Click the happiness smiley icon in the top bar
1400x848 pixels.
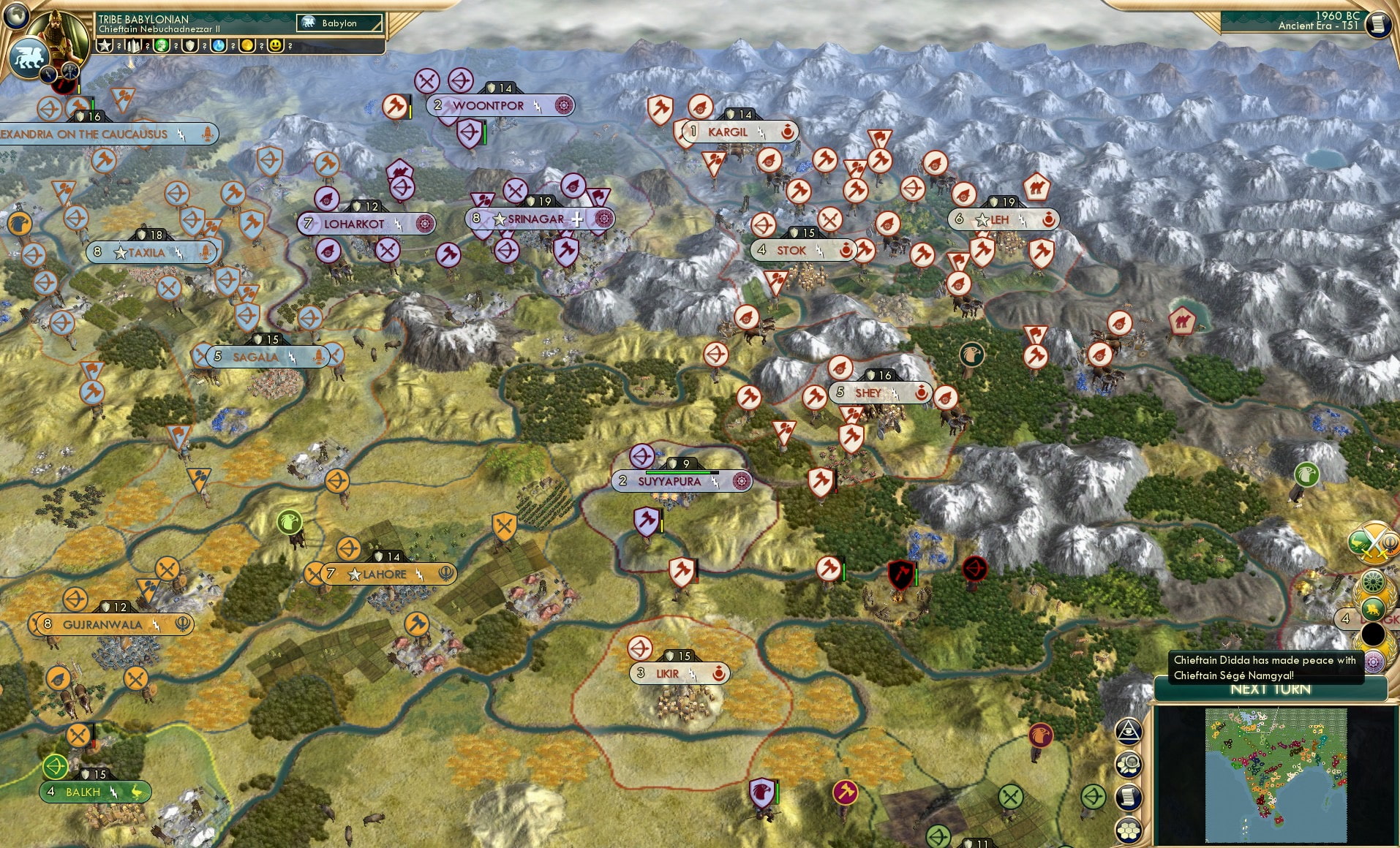[x=276, y=45]
